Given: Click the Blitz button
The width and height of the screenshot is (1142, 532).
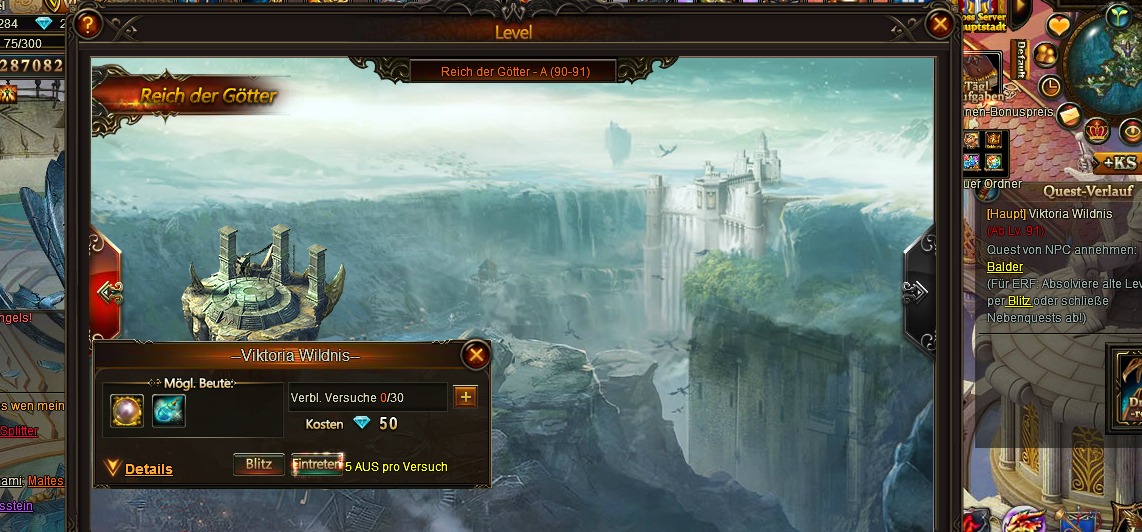Looking at the screenshot, I should (x=258, y=465).
